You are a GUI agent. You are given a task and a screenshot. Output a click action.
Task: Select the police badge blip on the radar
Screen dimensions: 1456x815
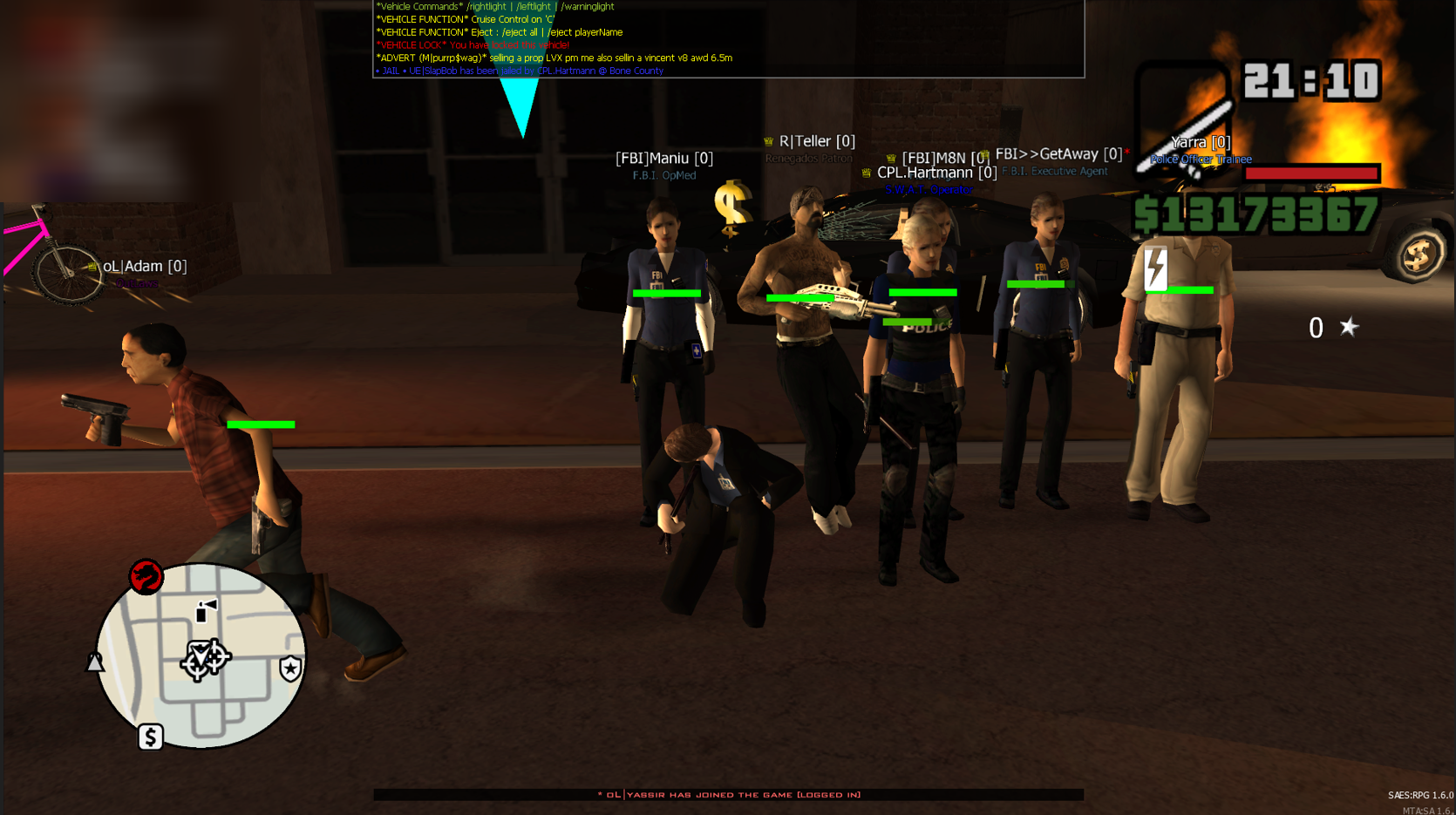[290, 668]
